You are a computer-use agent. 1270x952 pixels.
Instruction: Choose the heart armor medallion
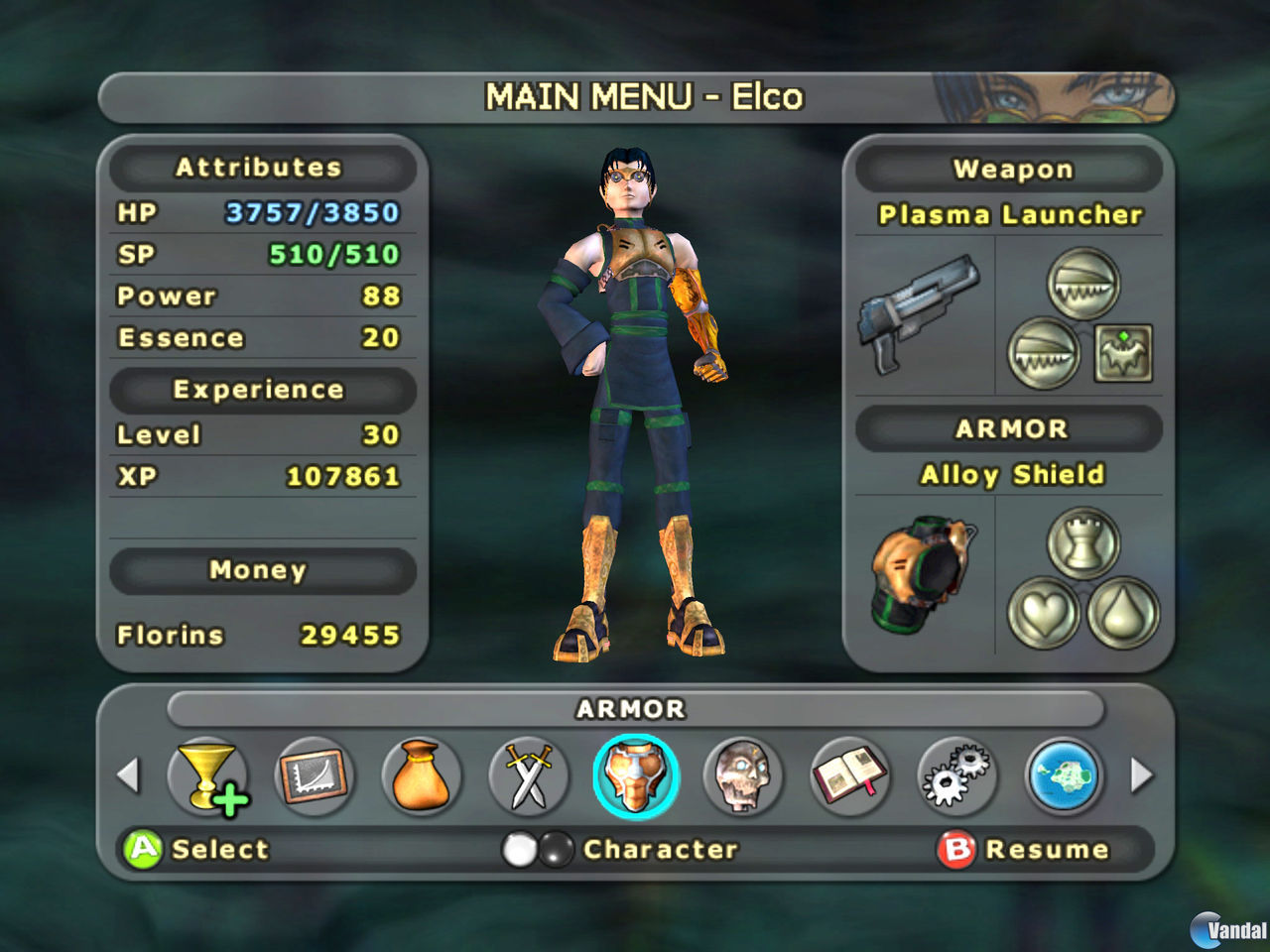point(1044,613)
